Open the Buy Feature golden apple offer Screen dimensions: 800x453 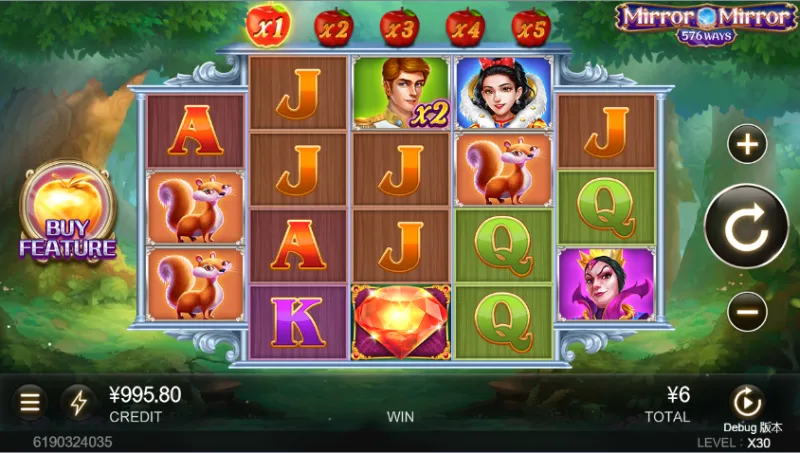point(67,214)
